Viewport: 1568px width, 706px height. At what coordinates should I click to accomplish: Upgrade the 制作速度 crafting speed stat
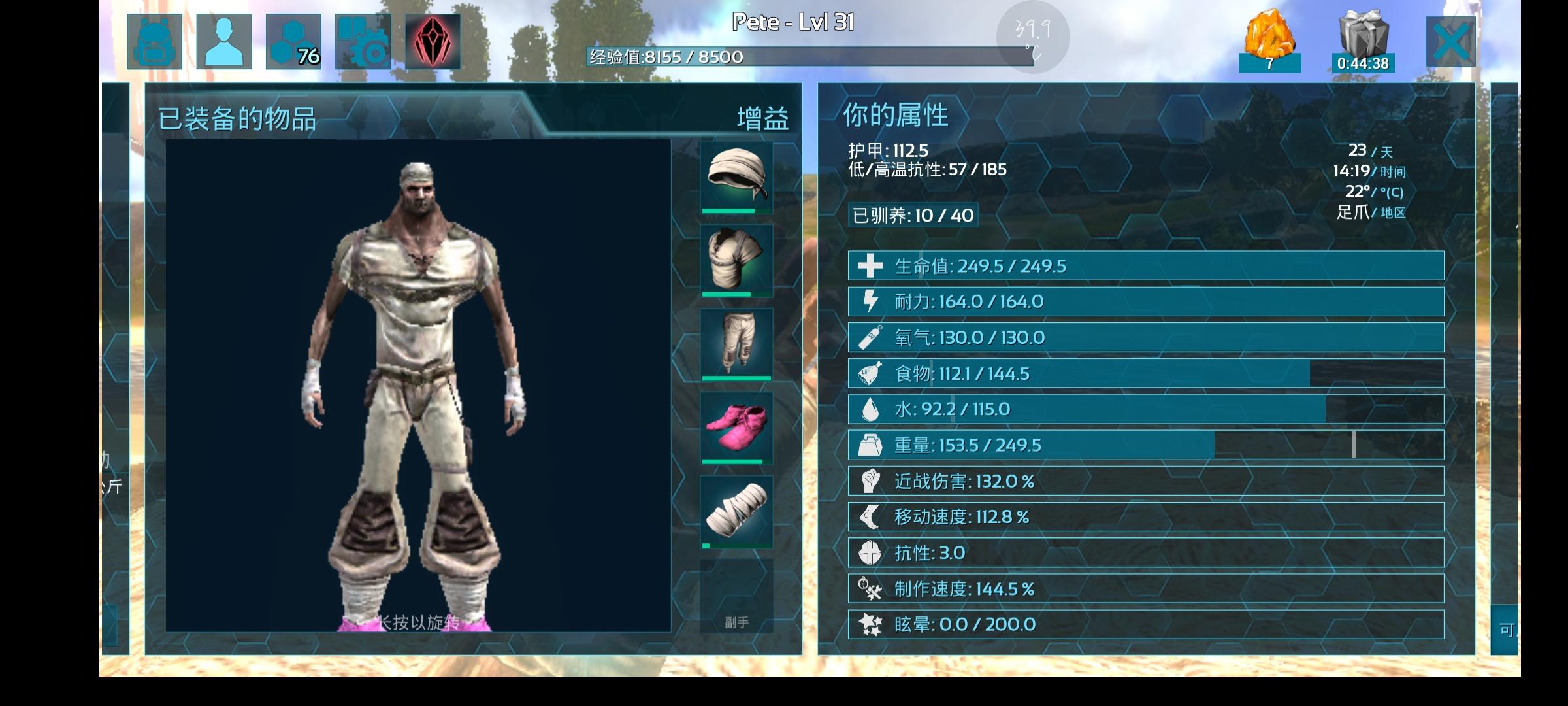(1145, 589)
